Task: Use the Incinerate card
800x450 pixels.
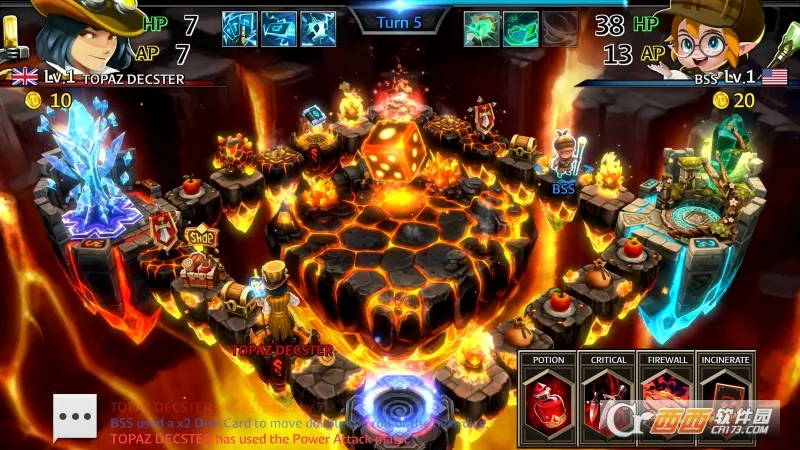Action: pyautogui.click(x=726, y=398)
